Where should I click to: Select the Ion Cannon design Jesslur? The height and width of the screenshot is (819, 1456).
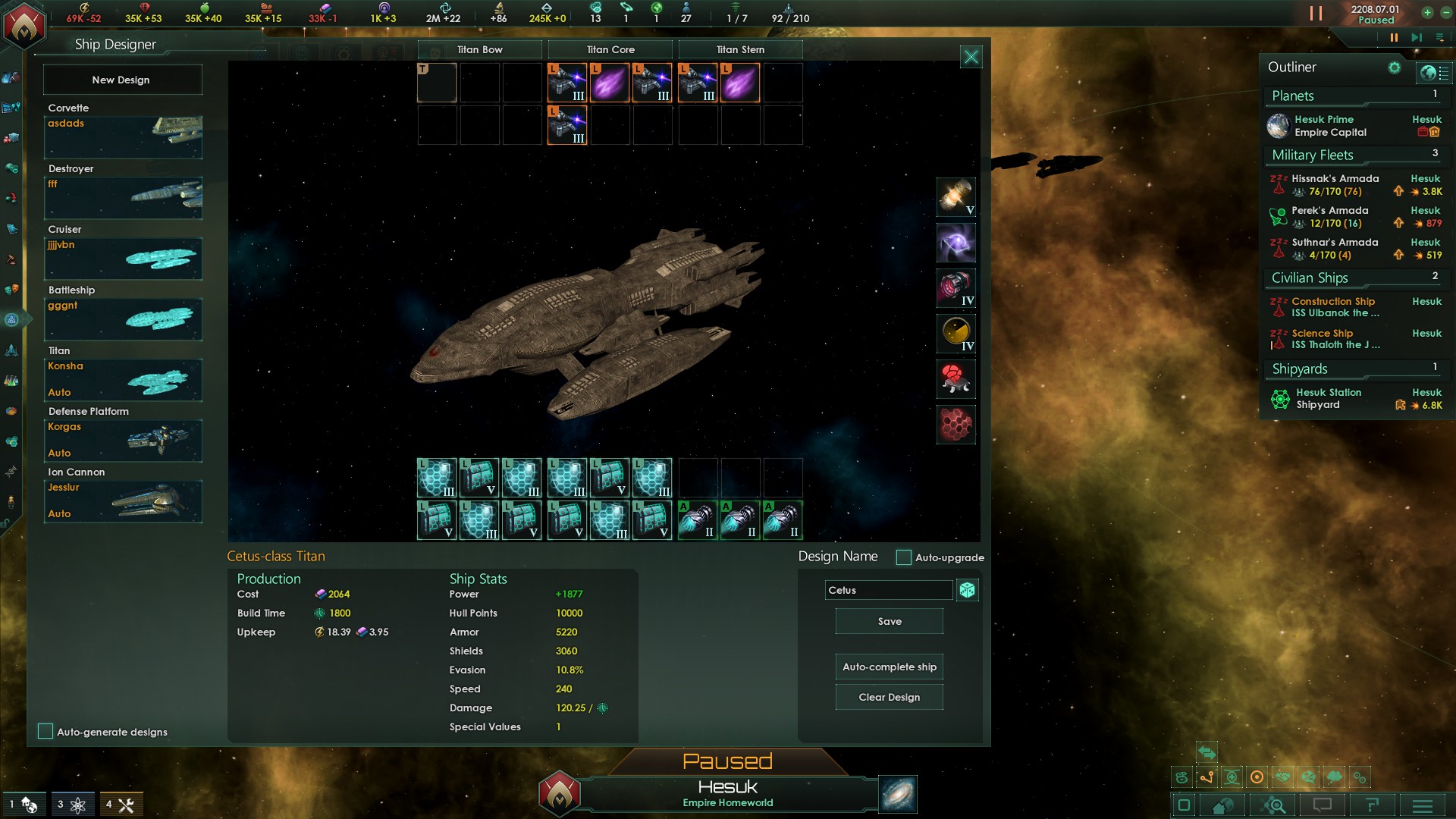pyautogui.click(x=123, y=500)
